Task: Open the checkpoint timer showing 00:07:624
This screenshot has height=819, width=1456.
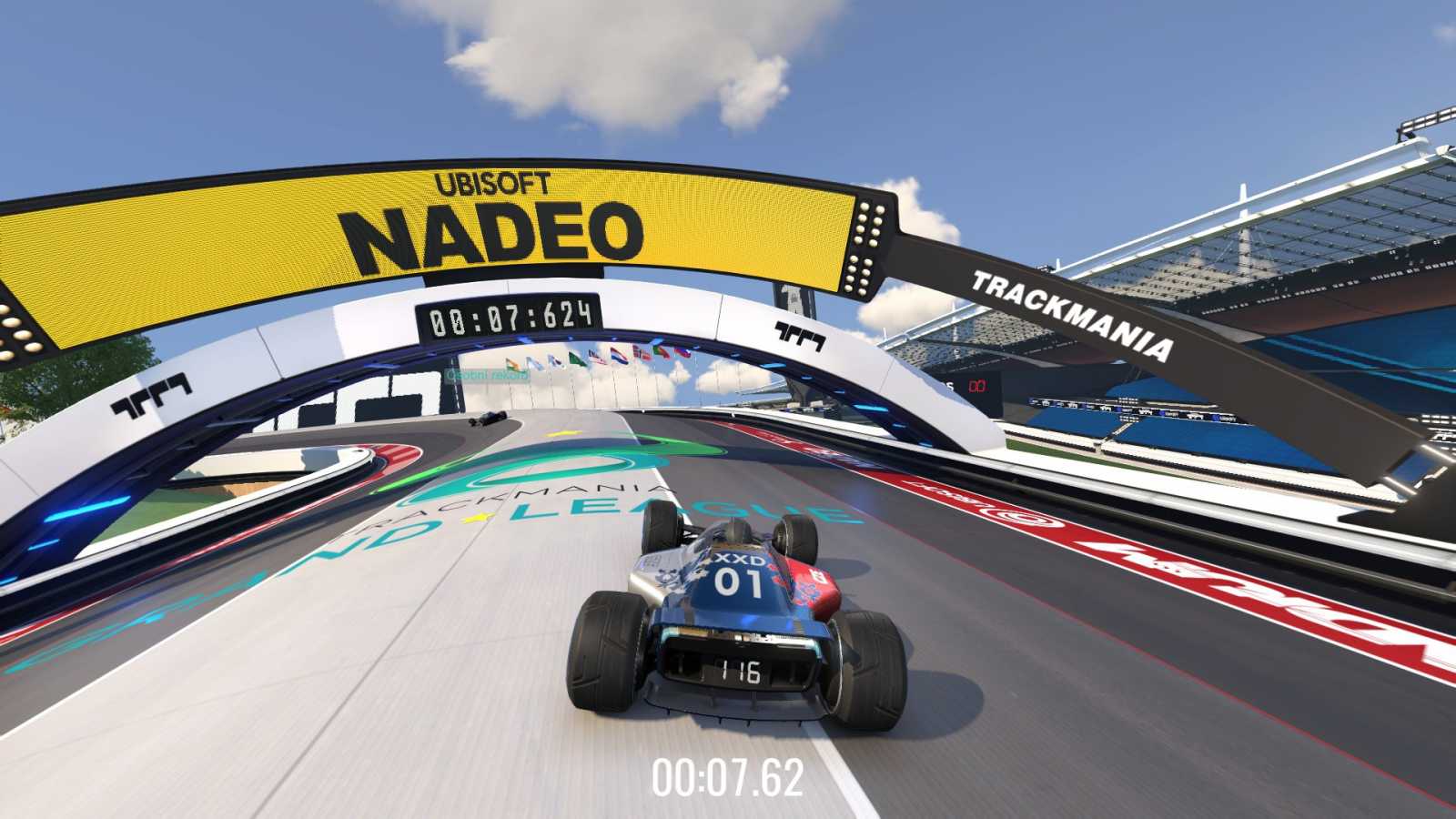Action: pyautogui.click(x=511, y=318)
